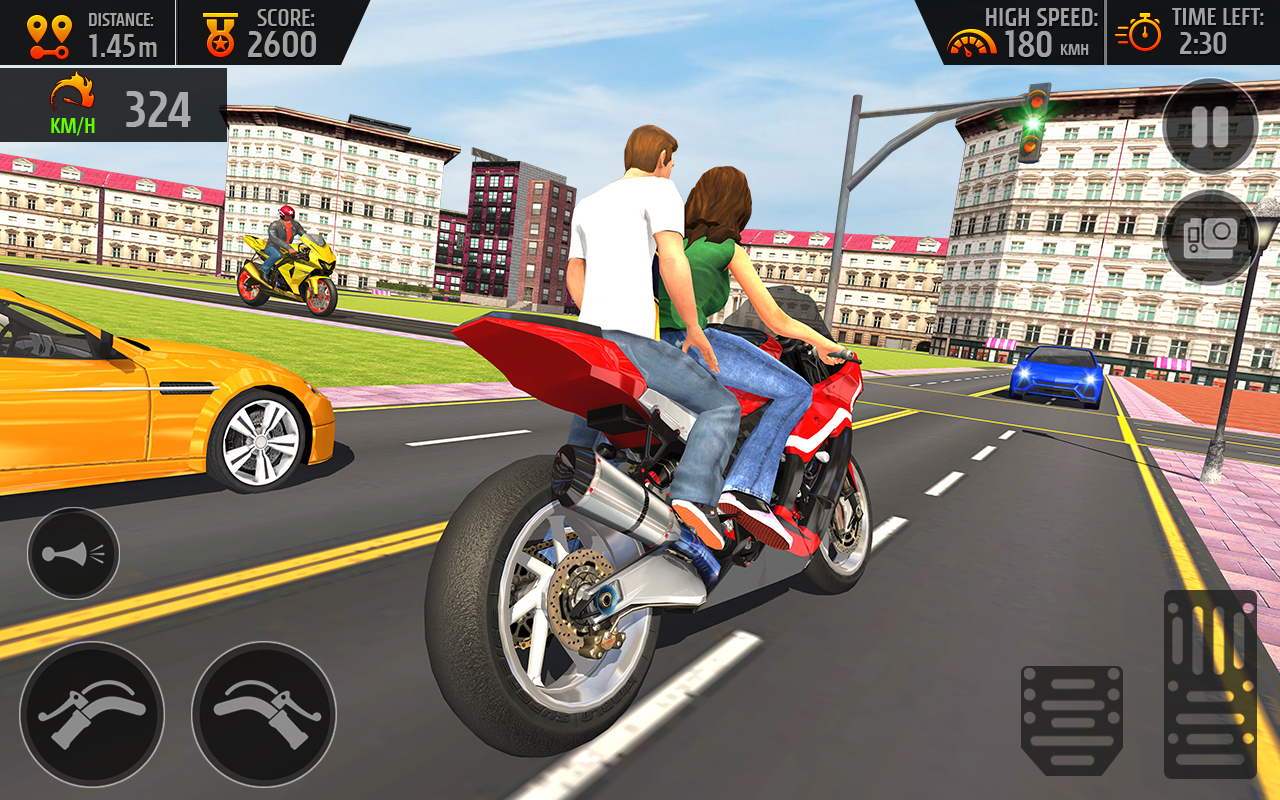Tap the Score 2600 display

point(283,40)
